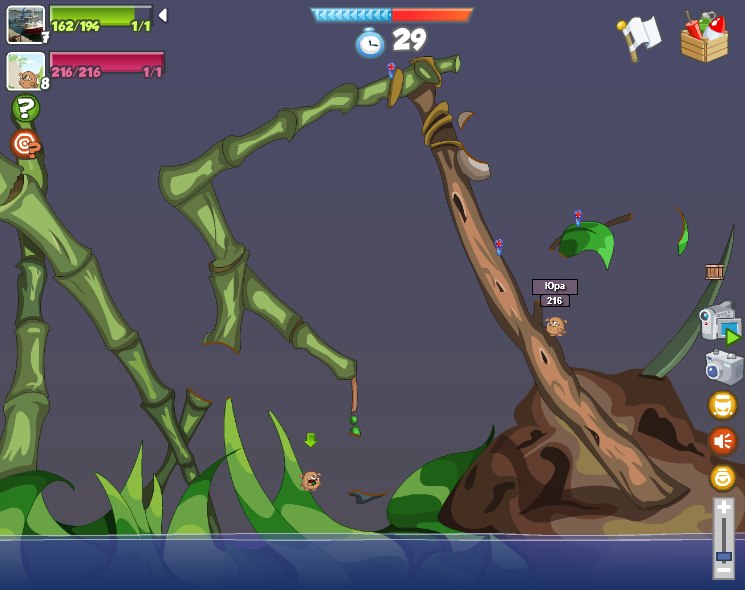Collapse team panel with white arrow
745x590 pixels.
[x=162, y=15]
